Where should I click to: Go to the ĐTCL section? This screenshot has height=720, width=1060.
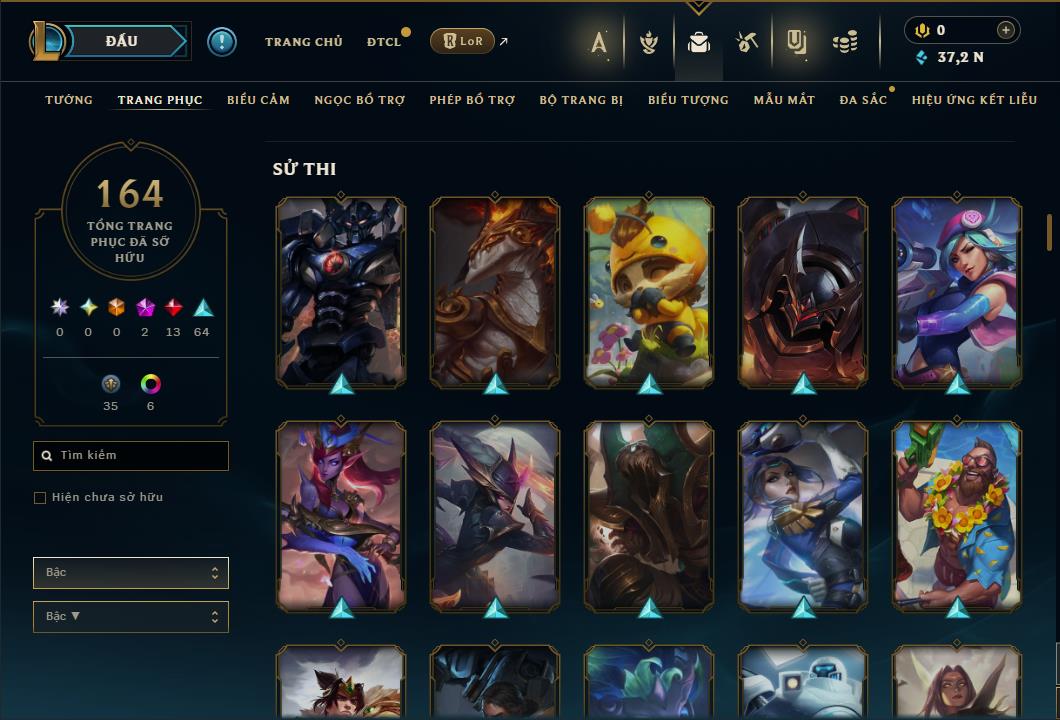click(x=383, y=42)
